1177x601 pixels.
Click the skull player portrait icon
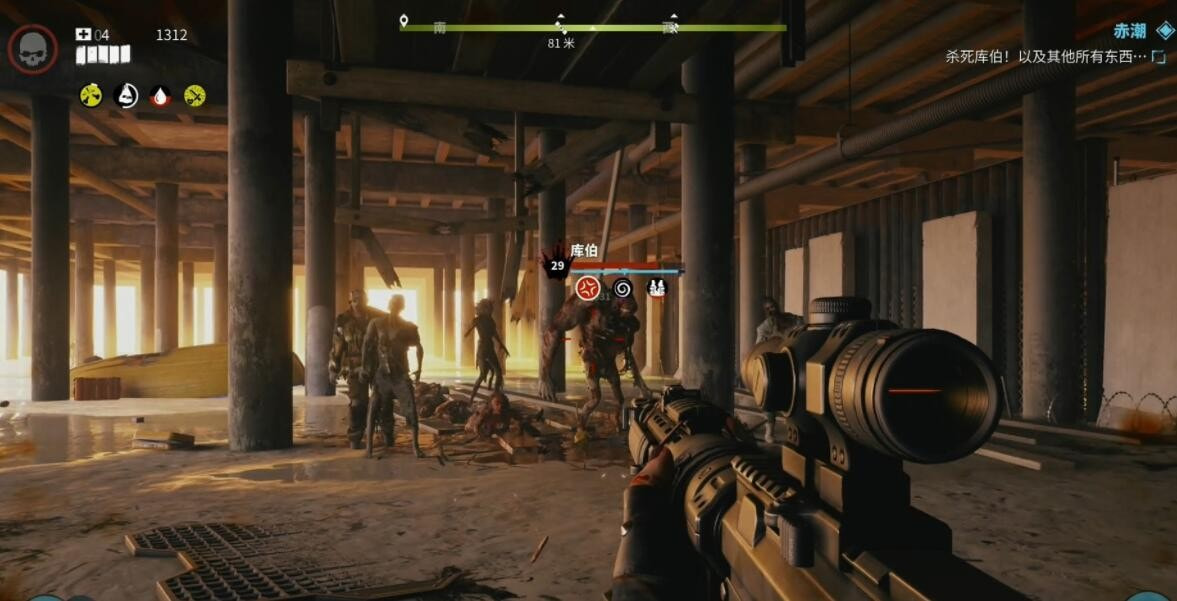[x=33, y=48]
